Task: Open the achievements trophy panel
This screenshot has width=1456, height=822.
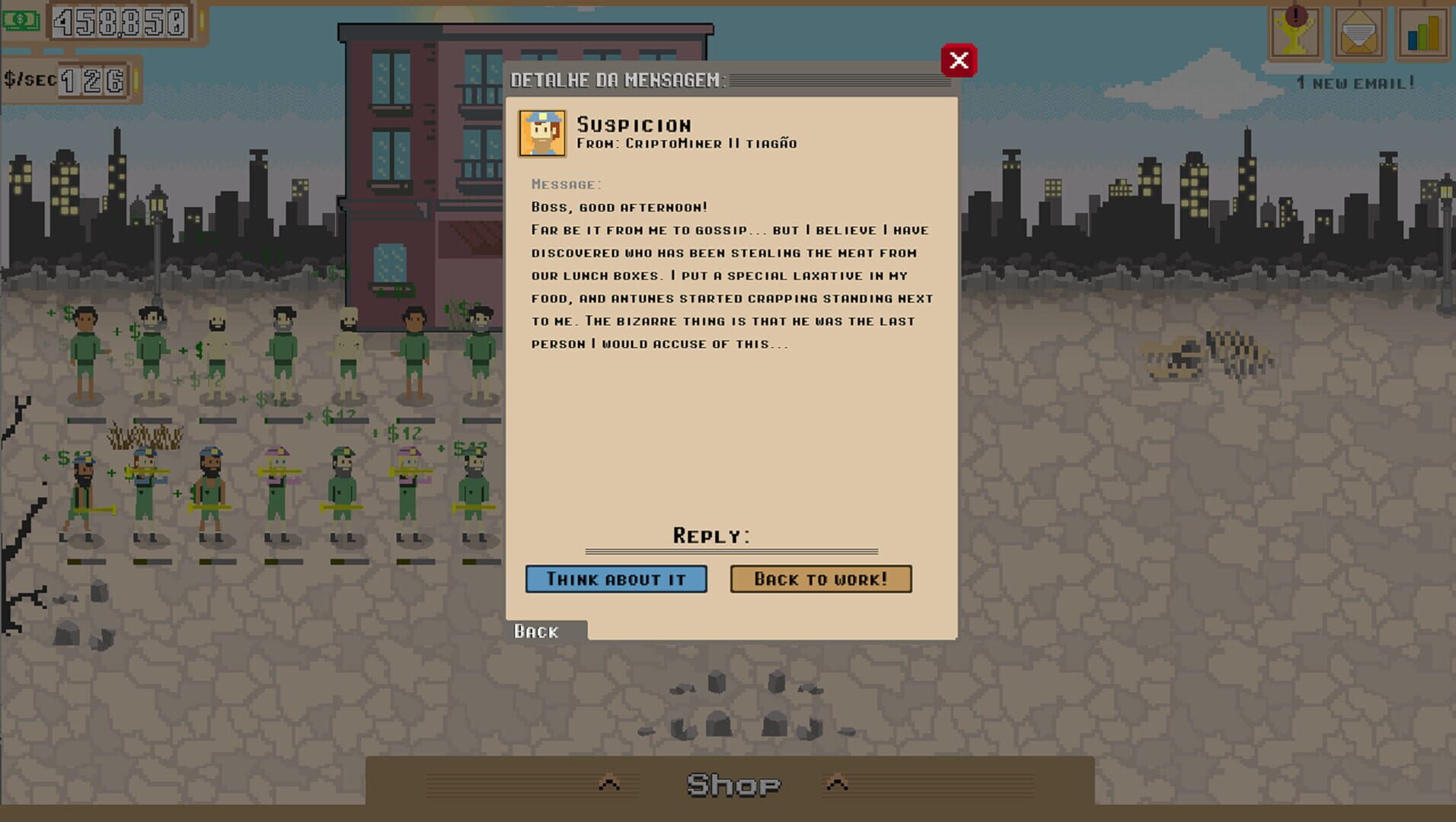Action: [1292, 32]
